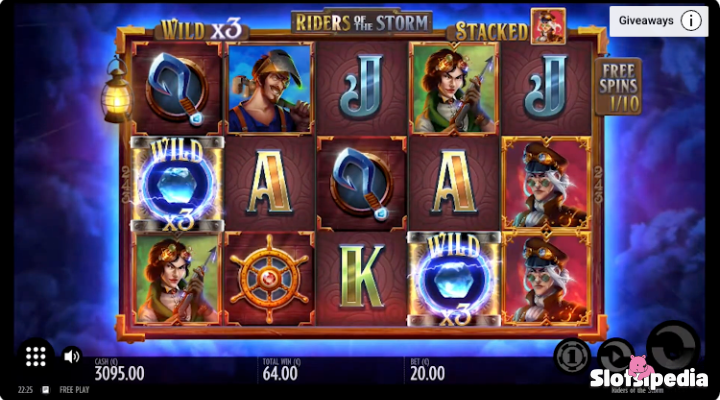Click the bet amount 20.00 field
The height and width of the screenshot is (400, 720).
(427, 373)
